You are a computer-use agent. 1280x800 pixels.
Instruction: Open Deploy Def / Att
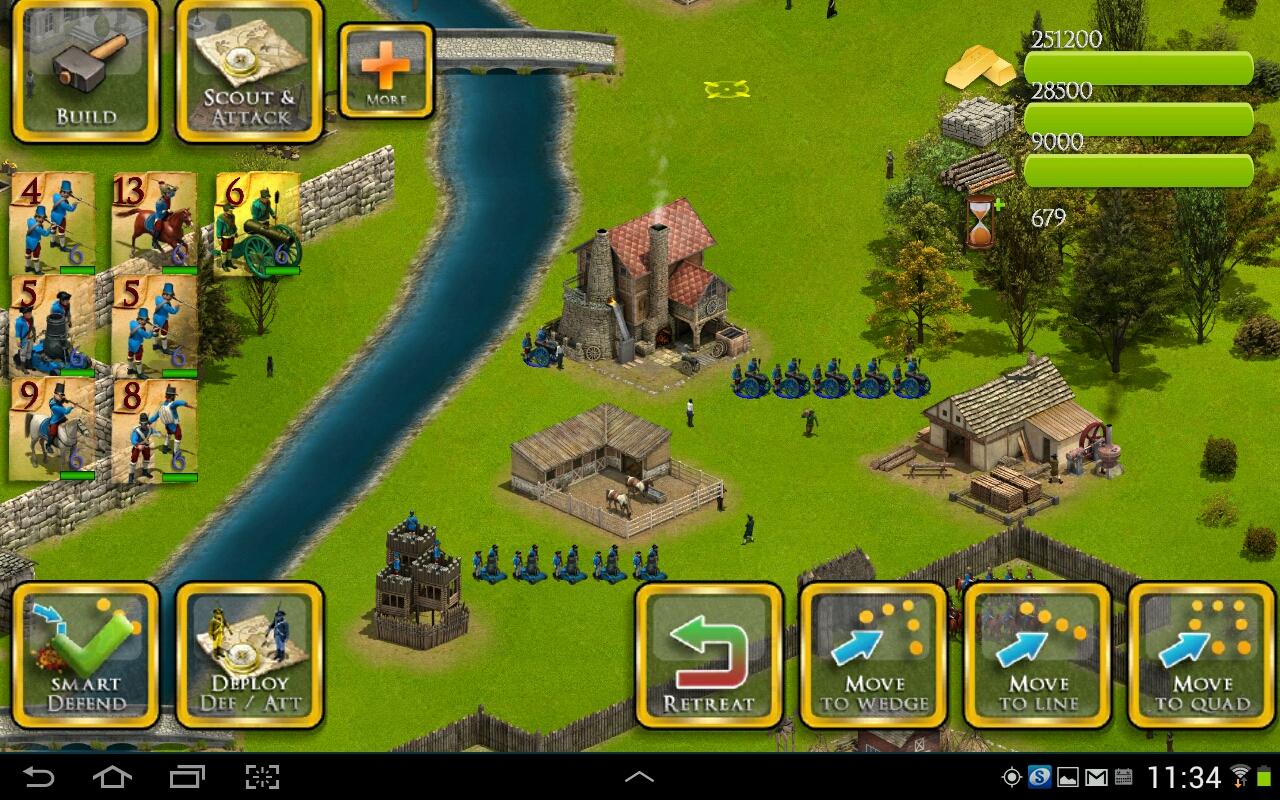click(x=249, y=655)
